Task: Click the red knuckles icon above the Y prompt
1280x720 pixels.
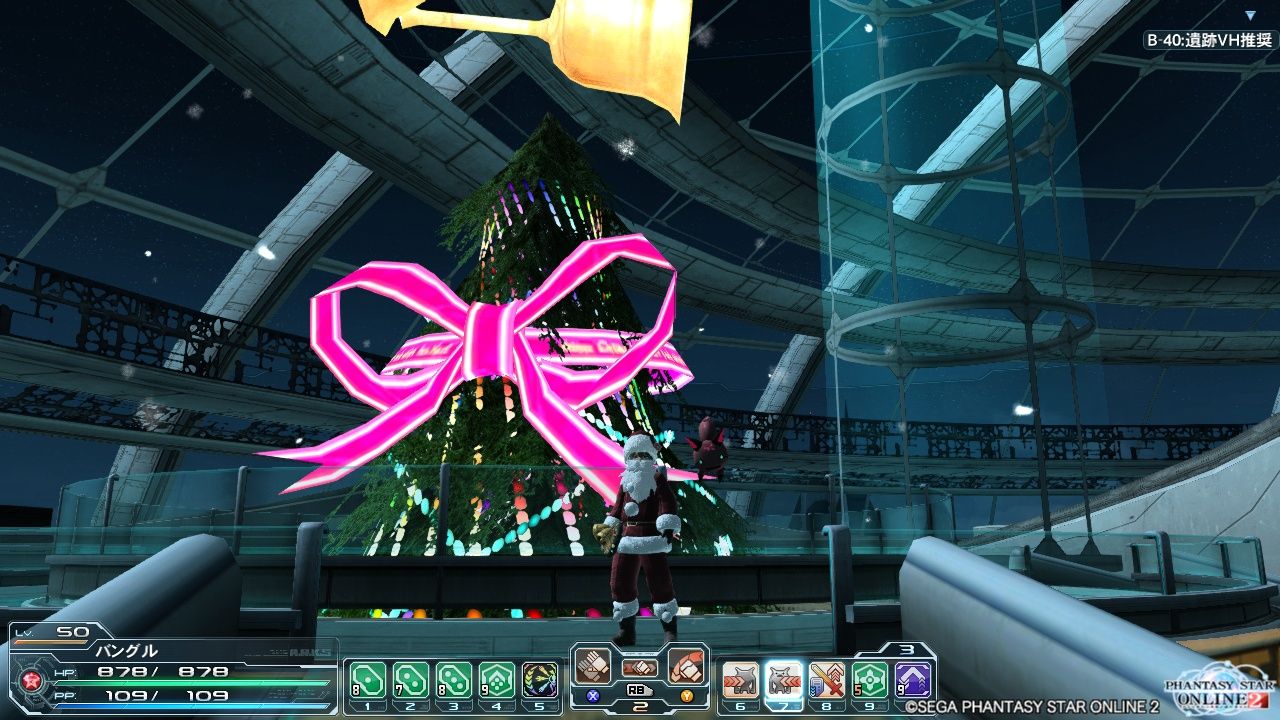Action: click(x=687, y=665)
